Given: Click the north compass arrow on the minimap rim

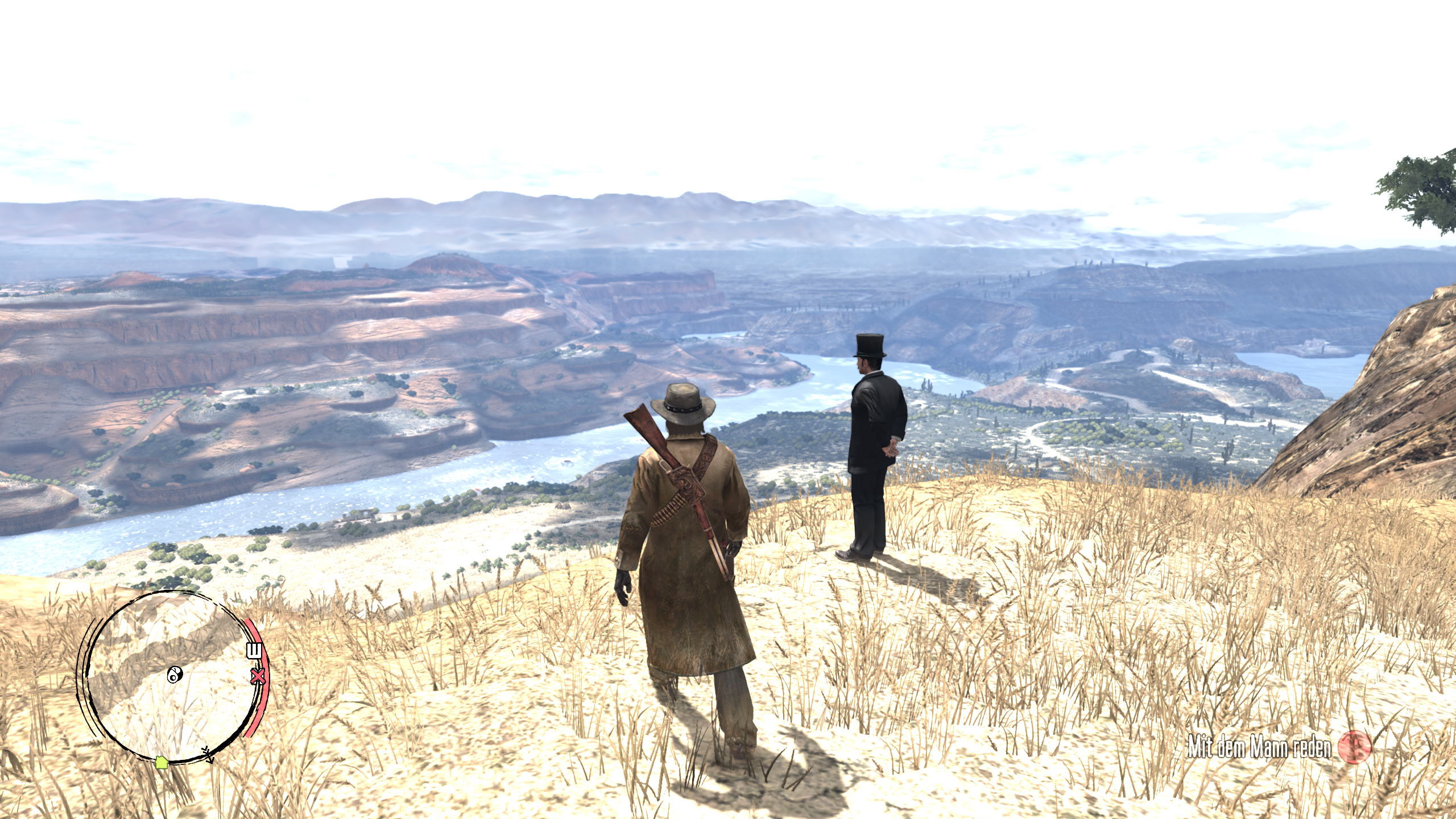Looking at the screenshot, I should point(208,755).
